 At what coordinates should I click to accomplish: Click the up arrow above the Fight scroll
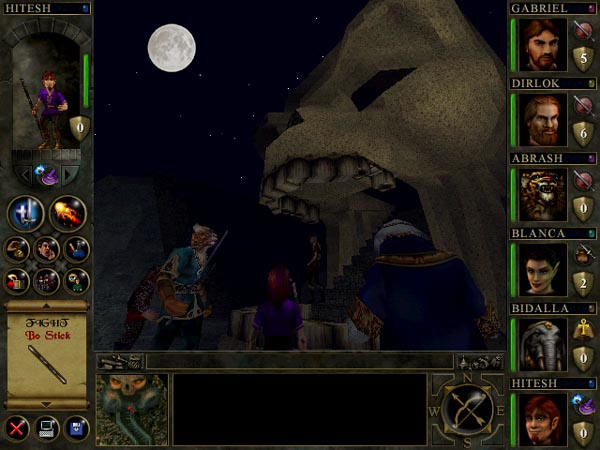pos(47,305)
